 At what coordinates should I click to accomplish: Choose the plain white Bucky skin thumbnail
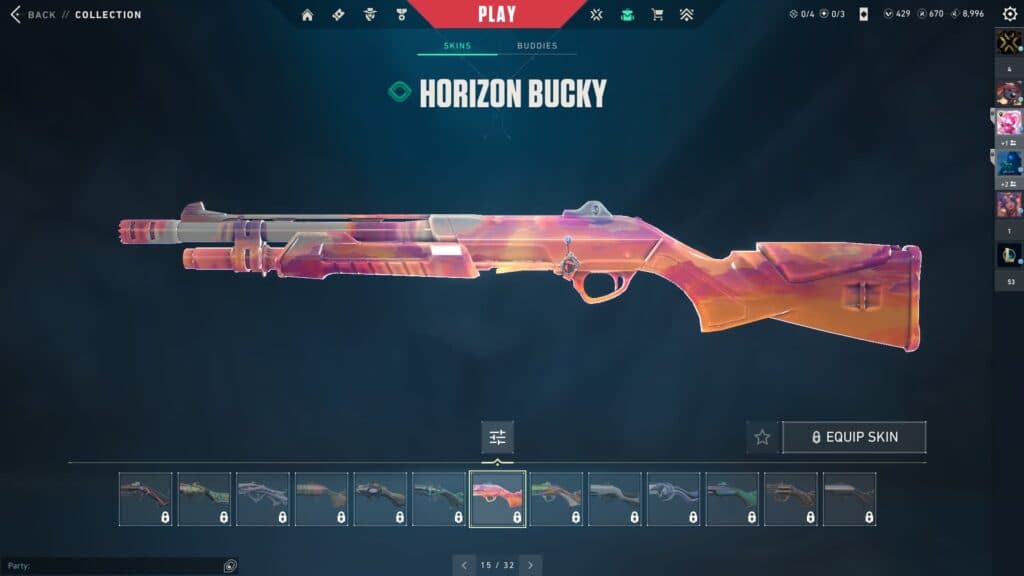[x=615, y=498]
